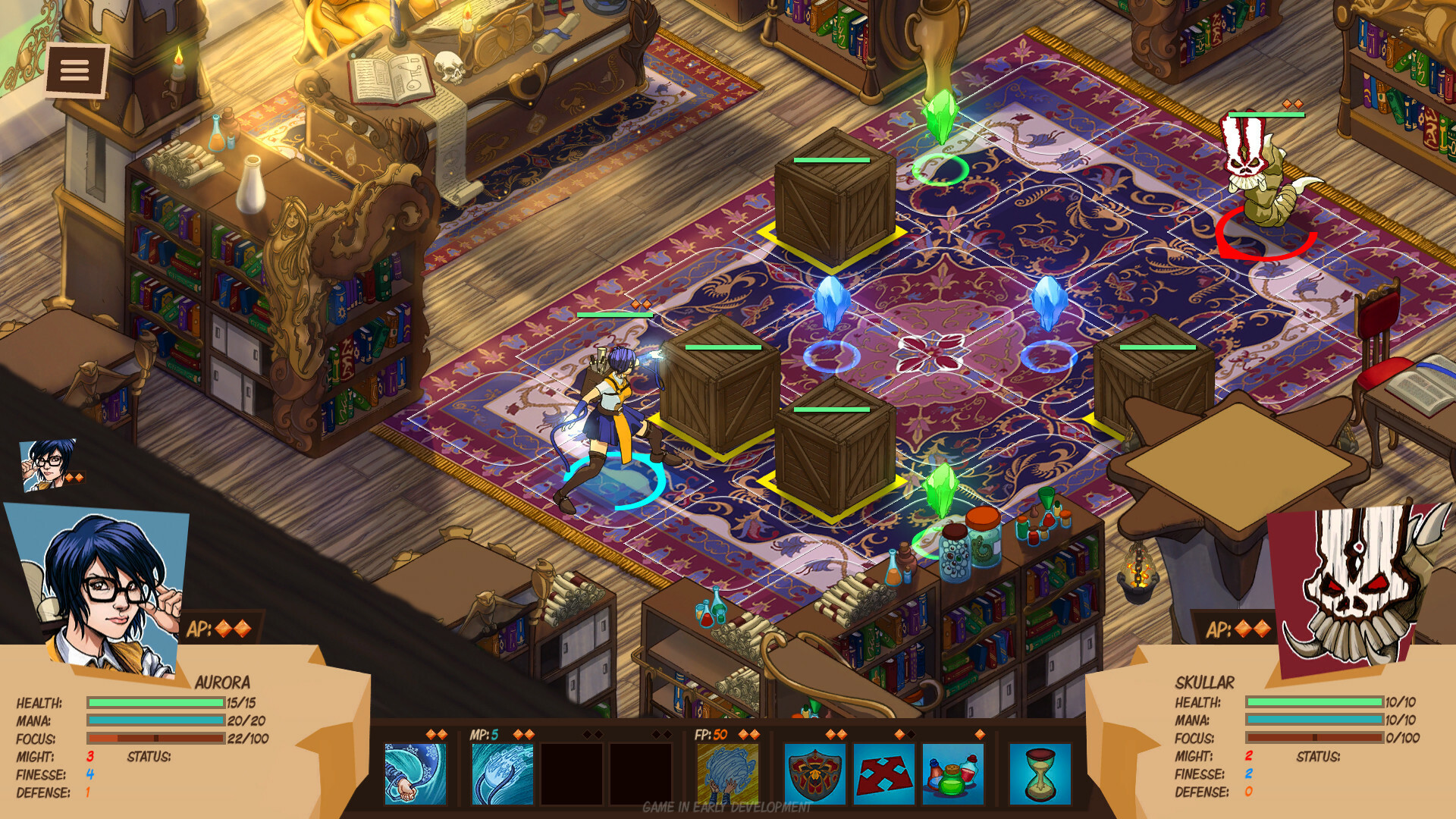Select the shield defense ability
This screenshot has width=1456, height=819.
coord(814,773)
